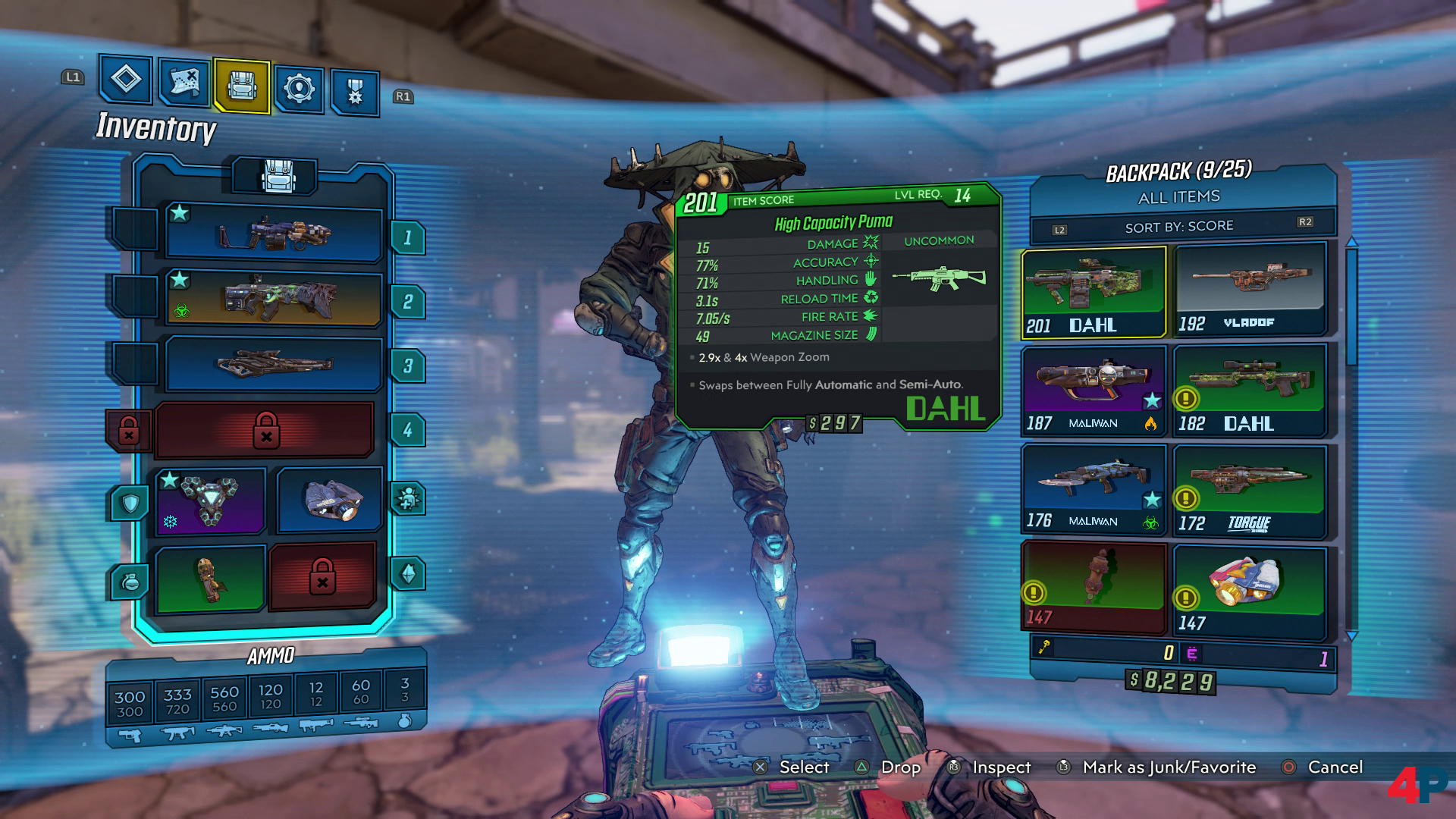Select the corrosive weapon in slot 2
The image size is (1456, 819).
click(273, 299)
